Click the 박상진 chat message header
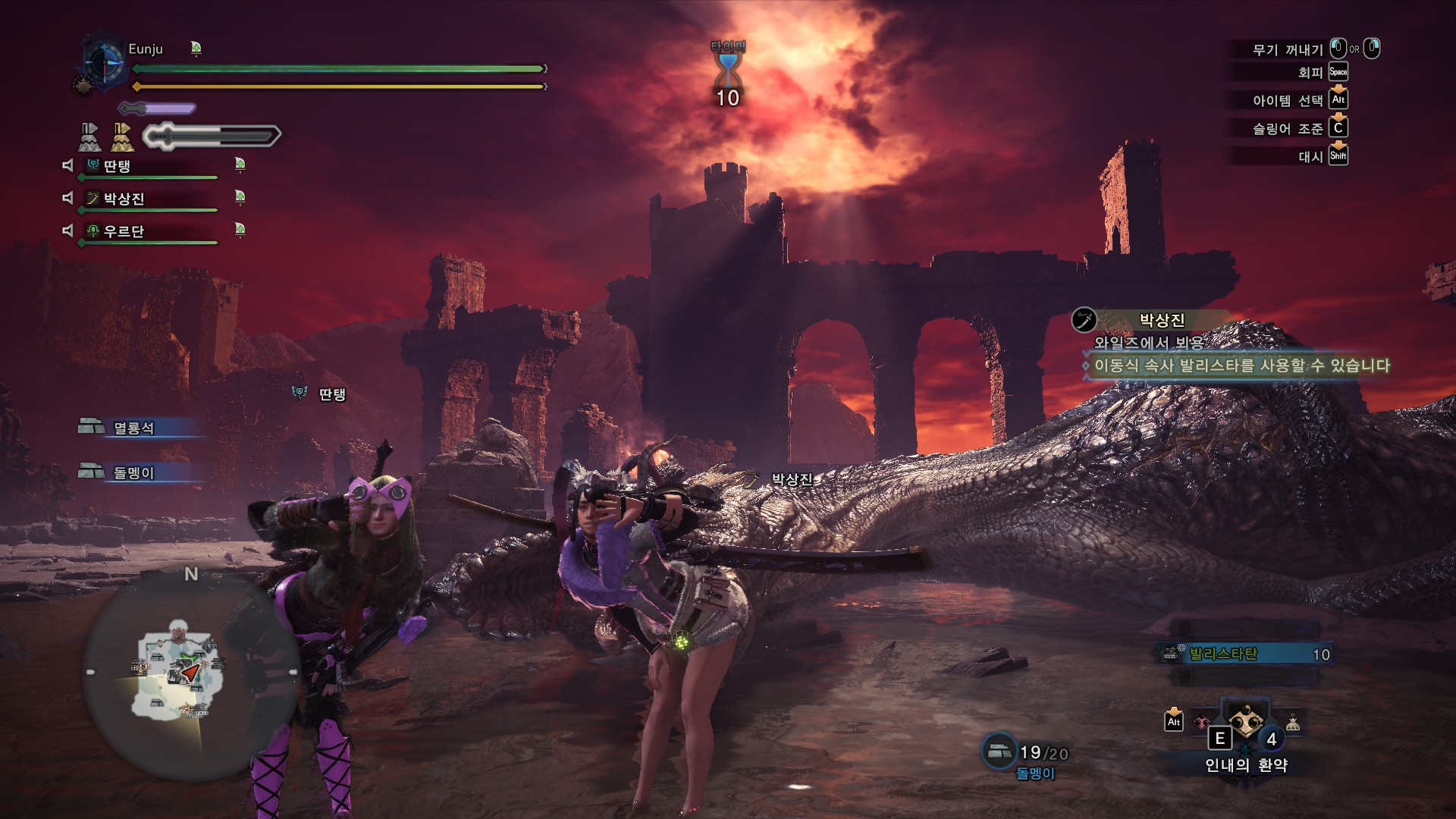 pos(1160,320)
